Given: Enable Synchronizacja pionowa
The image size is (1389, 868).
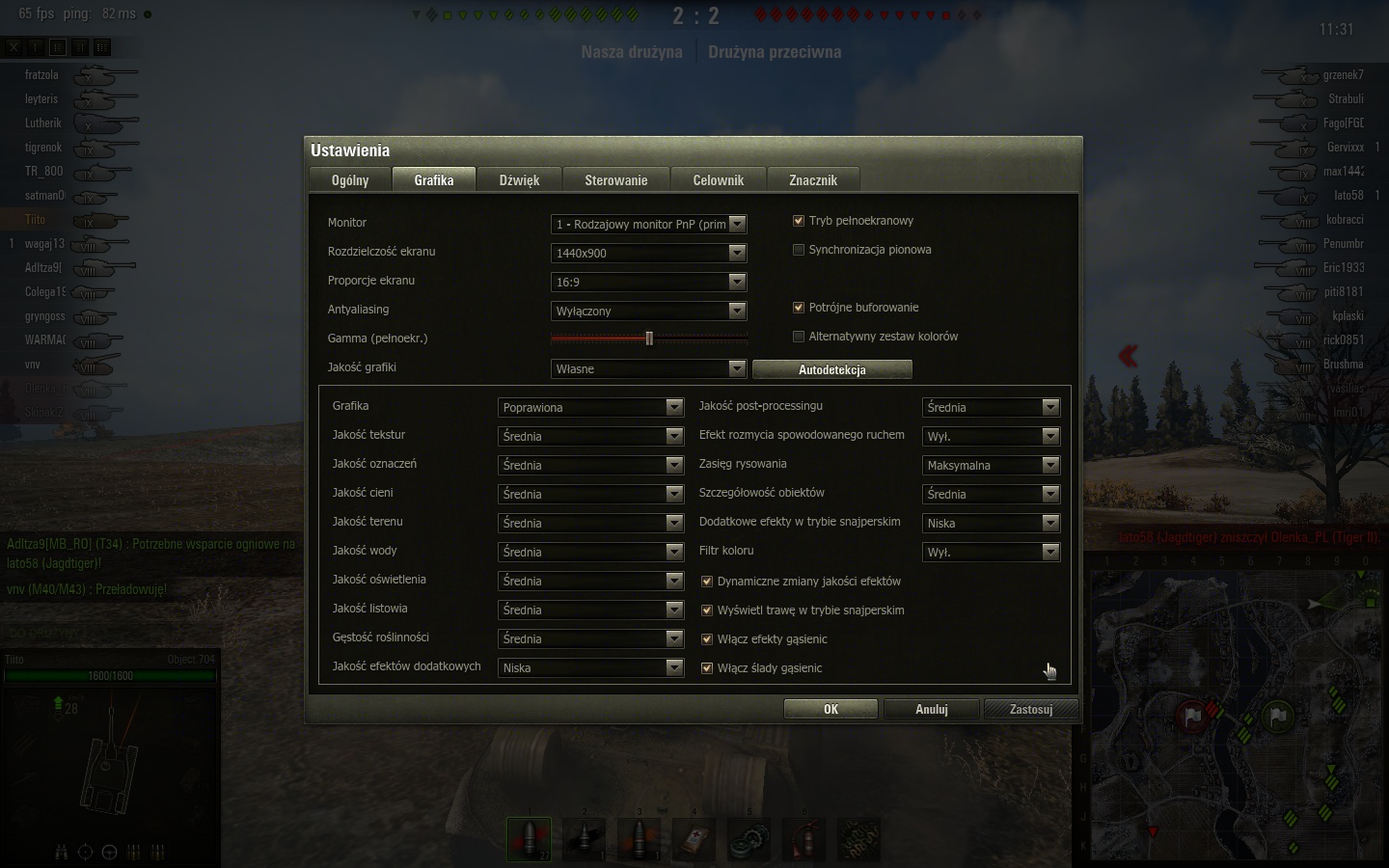Looking at the screenshot, I should point(799,250).
